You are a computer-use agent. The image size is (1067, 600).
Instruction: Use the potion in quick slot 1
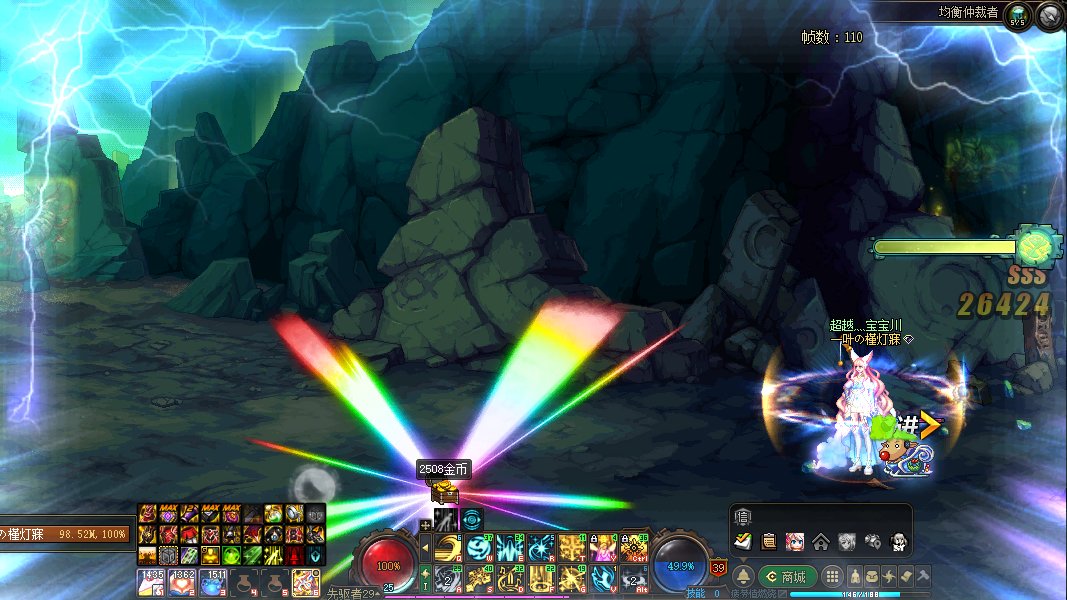pyautogui.click(x=150, y=581)
